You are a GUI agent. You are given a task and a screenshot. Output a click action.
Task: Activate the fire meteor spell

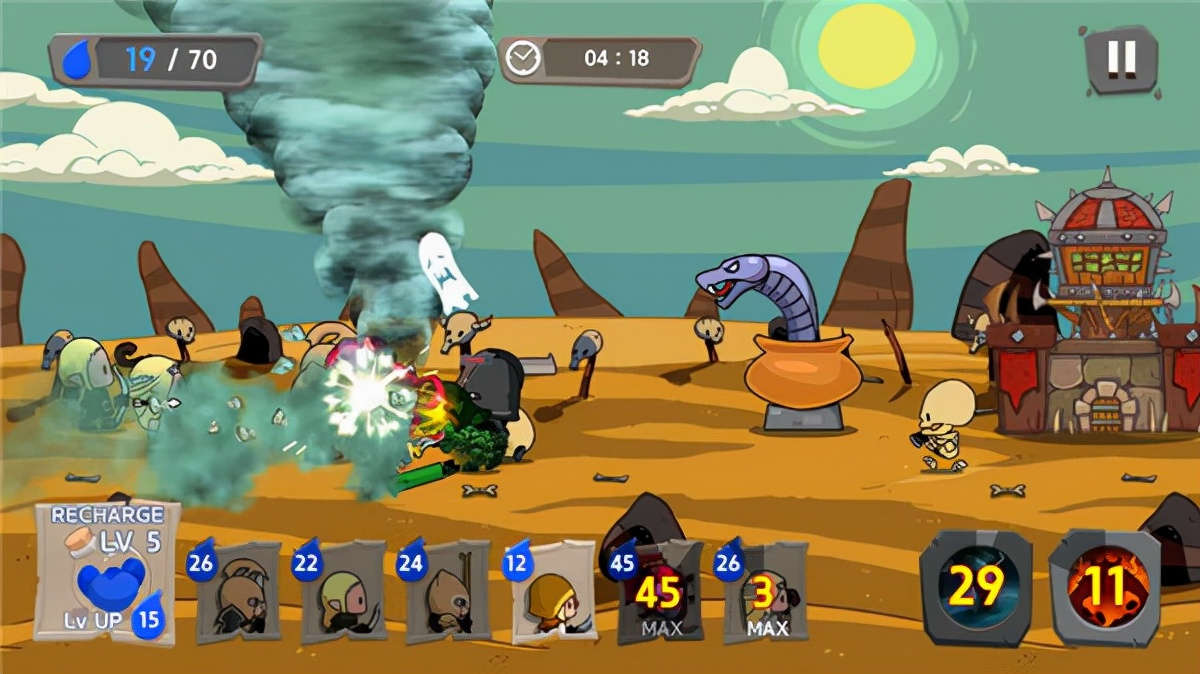1105,588
